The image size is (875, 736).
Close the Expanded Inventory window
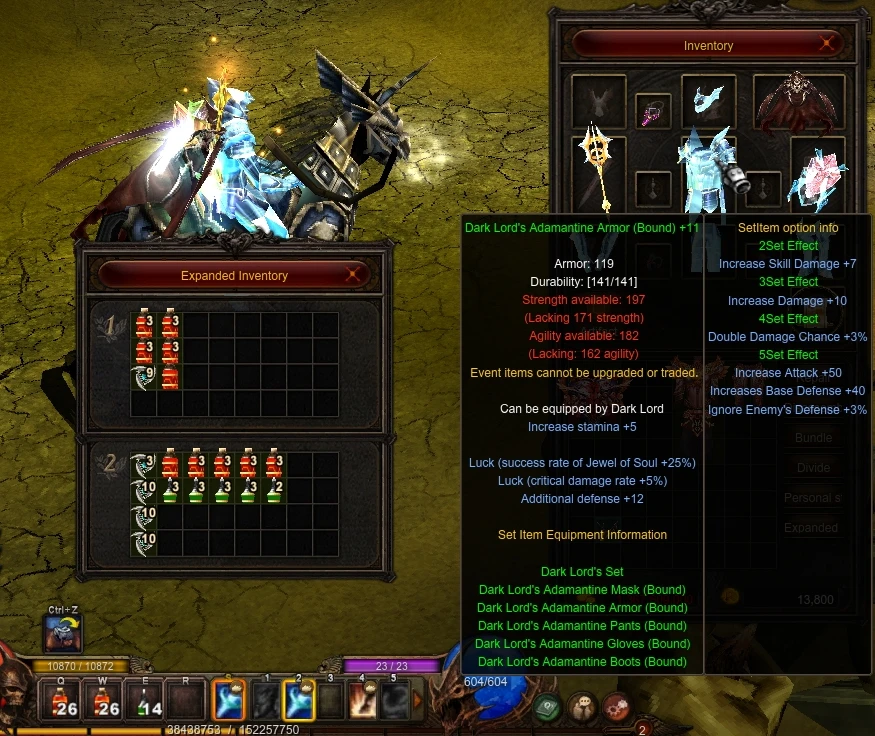point(352,275)
